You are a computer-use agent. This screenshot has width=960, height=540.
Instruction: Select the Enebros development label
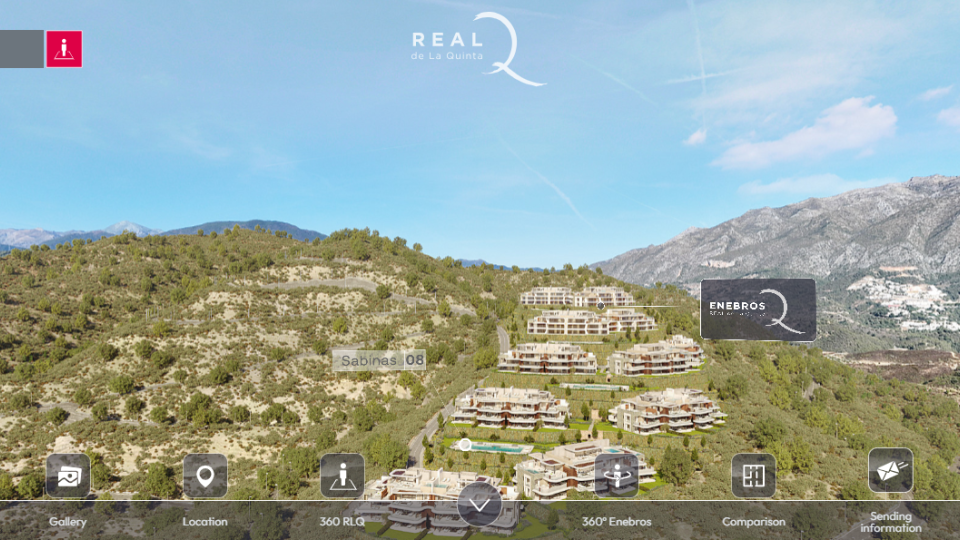coord(757,310)
